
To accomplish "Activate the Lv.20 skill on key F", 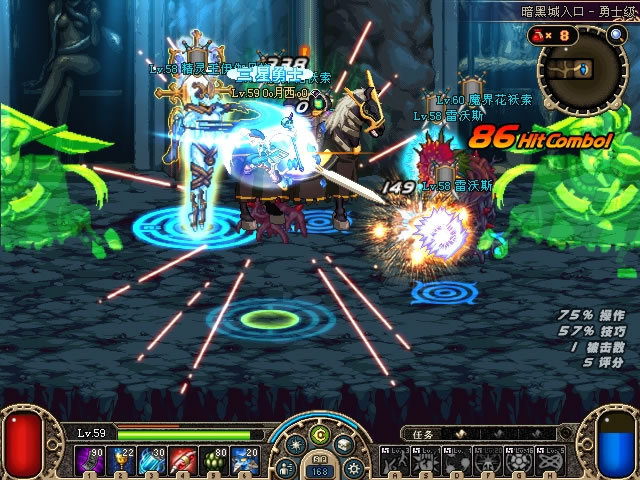I will tap(486, 461).
